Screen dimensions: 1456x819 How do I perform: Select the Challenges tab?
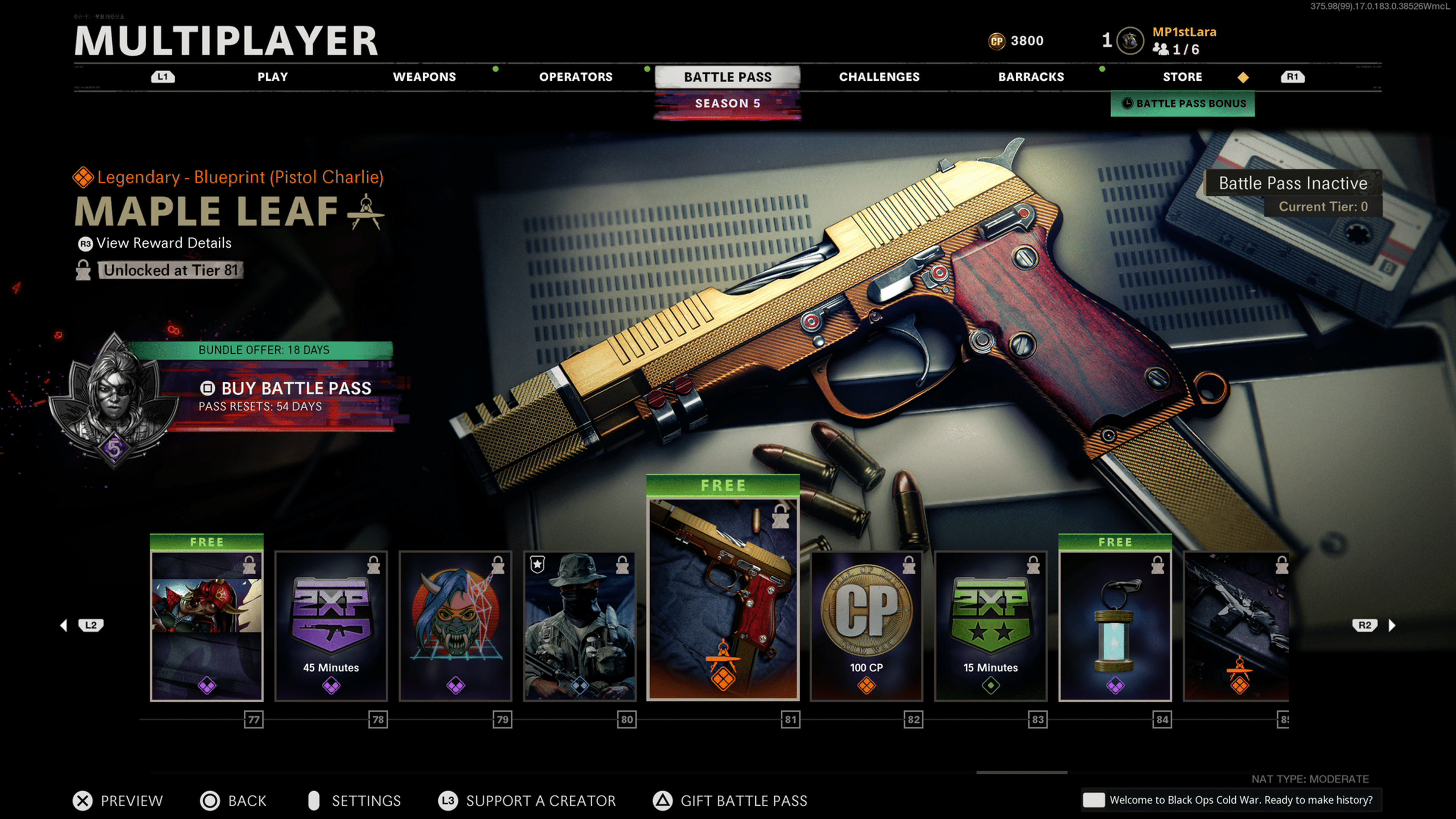click(x=879, y=77)
